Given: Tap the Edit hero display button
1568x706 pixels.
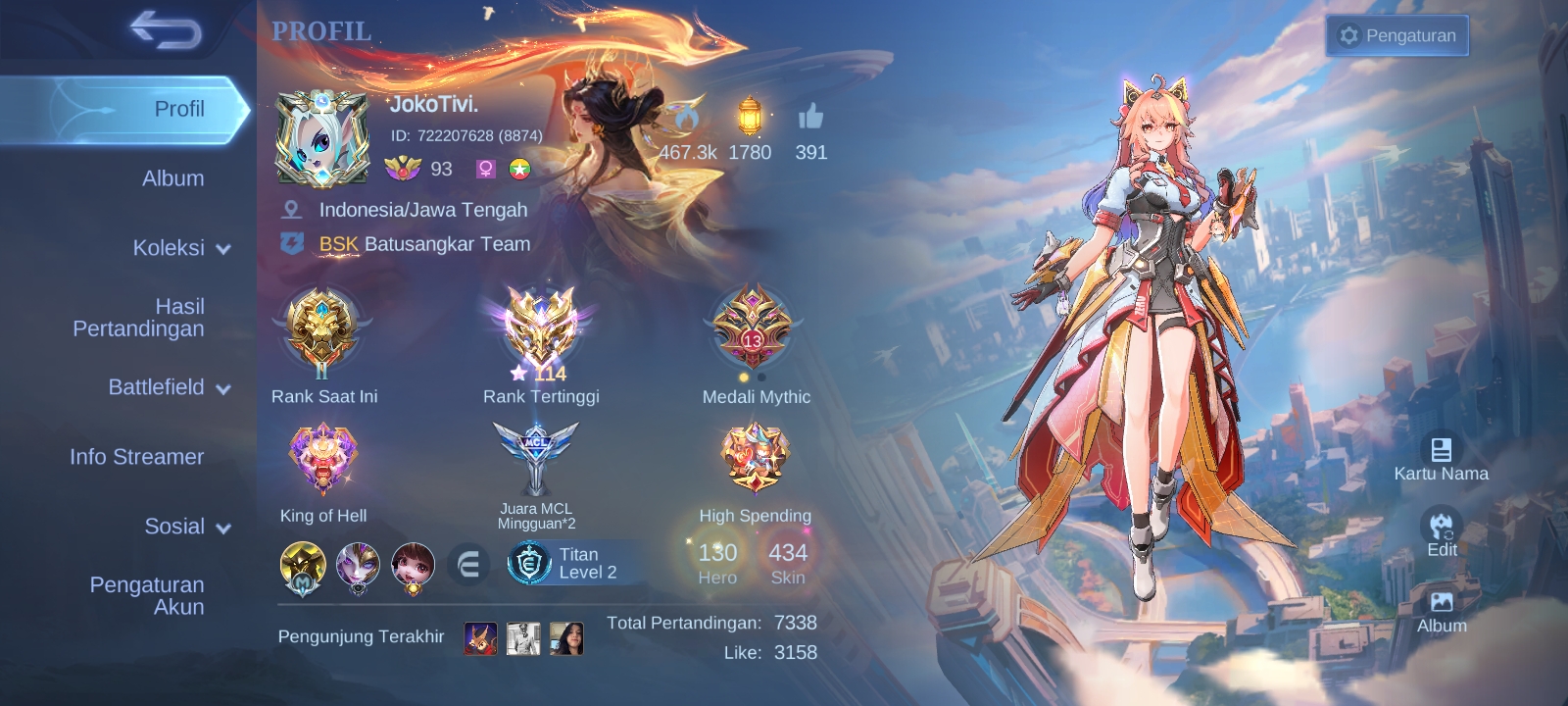Looking at the screenshot, I should [x=1441, y=534].
